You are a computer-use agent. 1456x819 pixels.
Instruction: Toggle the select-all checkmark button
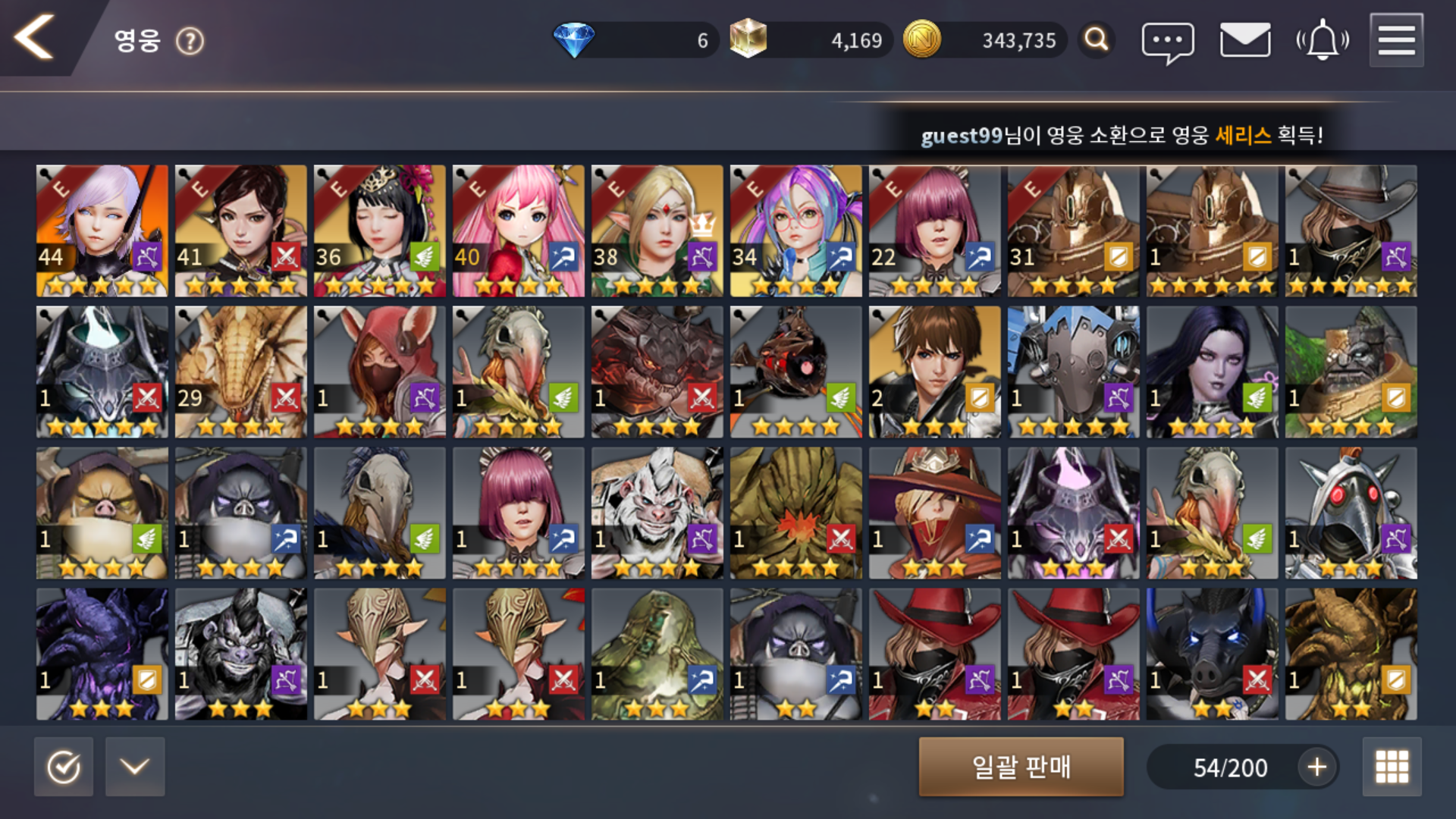64,767
